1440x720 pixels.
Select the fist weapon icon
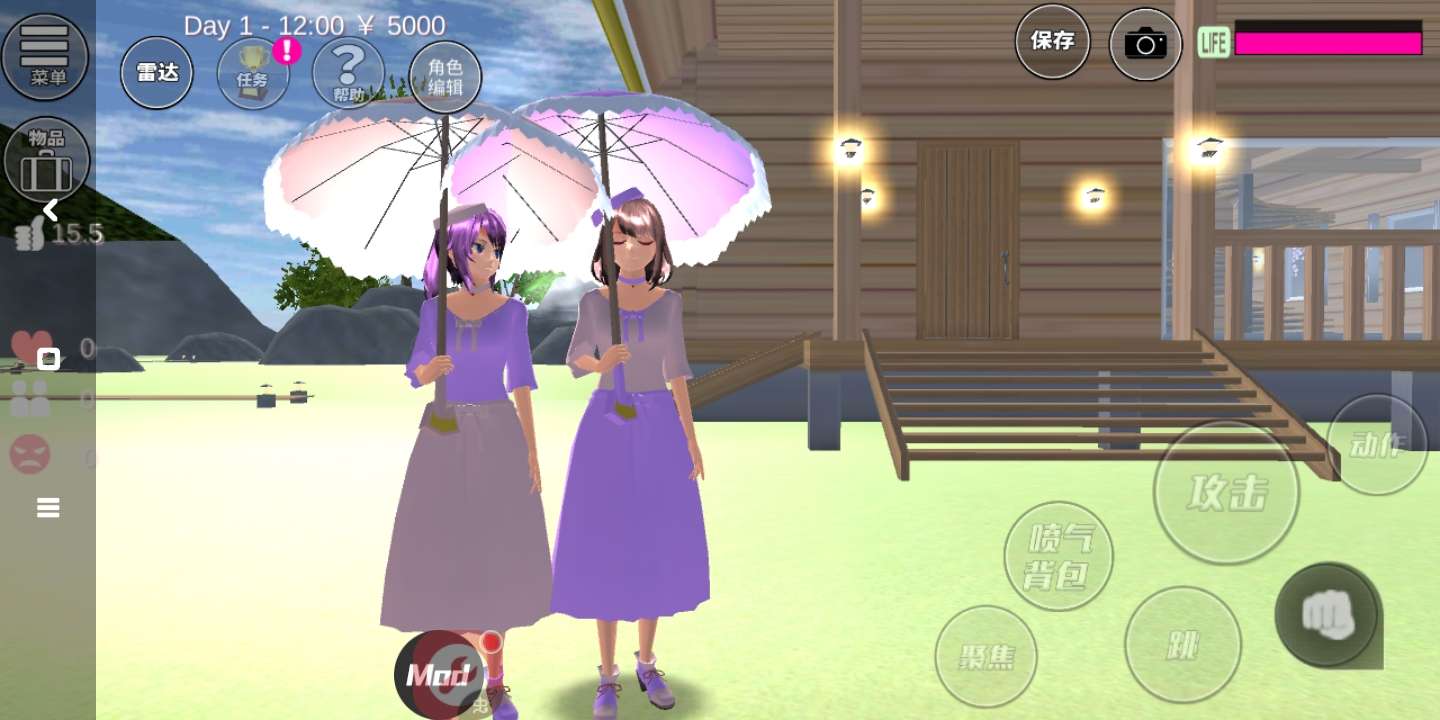[x=1328, y=616]
